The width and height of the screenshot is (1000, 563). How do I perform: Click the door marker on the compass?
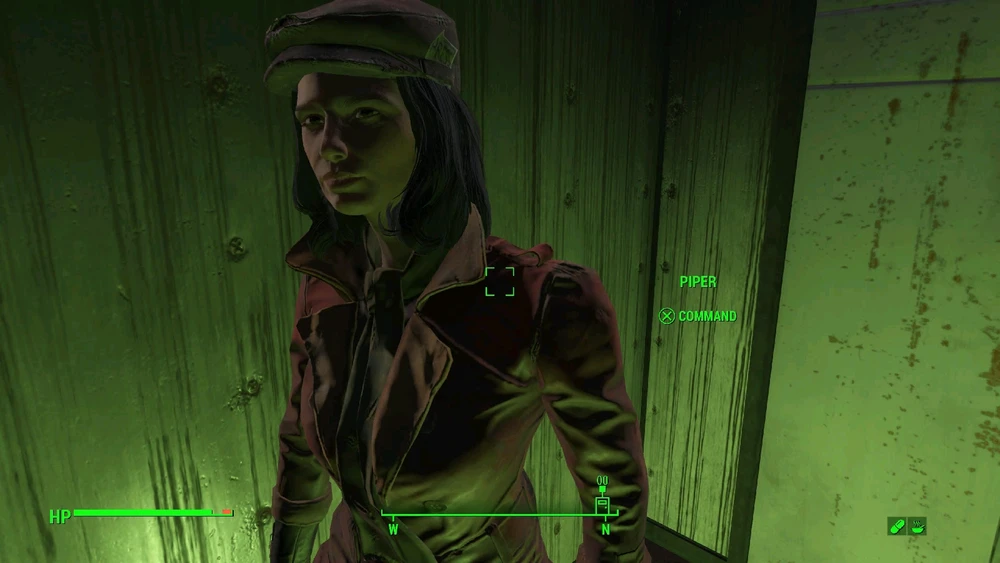coord(602,505)
